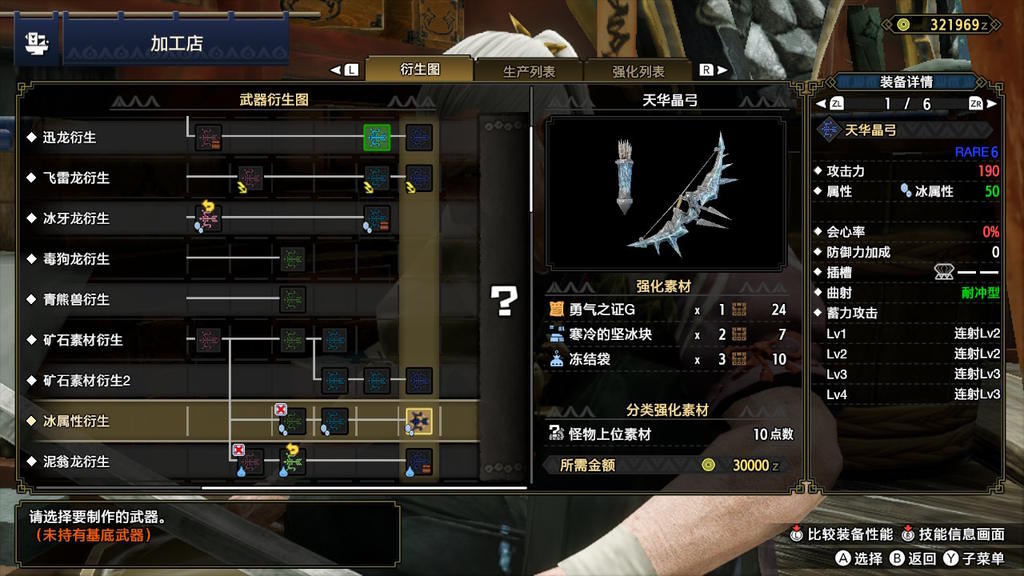The height and width of the screenshot is (576, 1024).
Task: Select the 矿石素材衍生2 row
Action: pos(86,381)
